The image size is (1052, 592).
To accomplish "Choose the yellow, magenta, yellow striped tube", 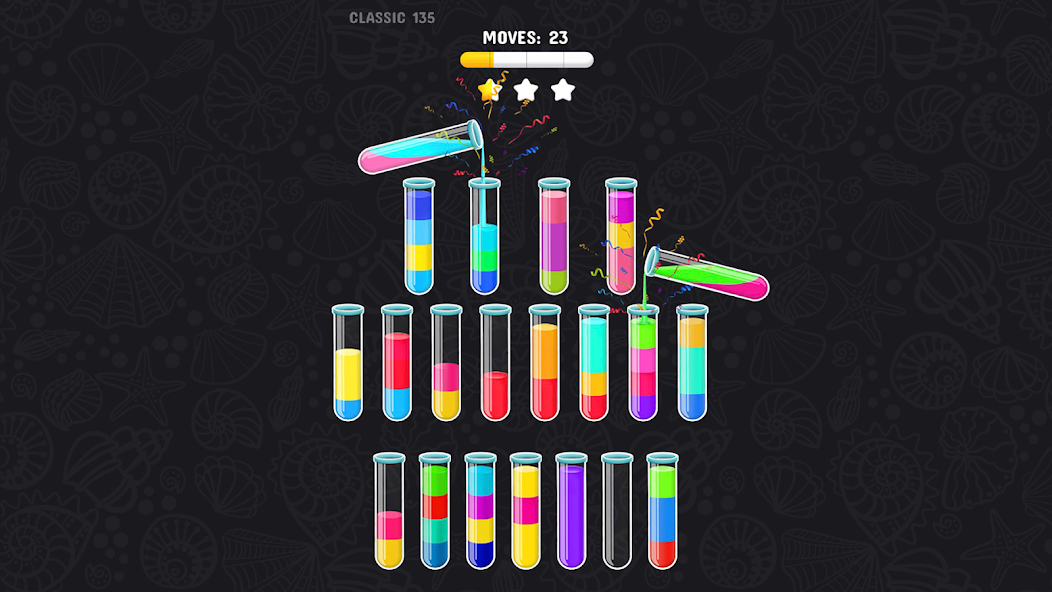I will 525,511.
